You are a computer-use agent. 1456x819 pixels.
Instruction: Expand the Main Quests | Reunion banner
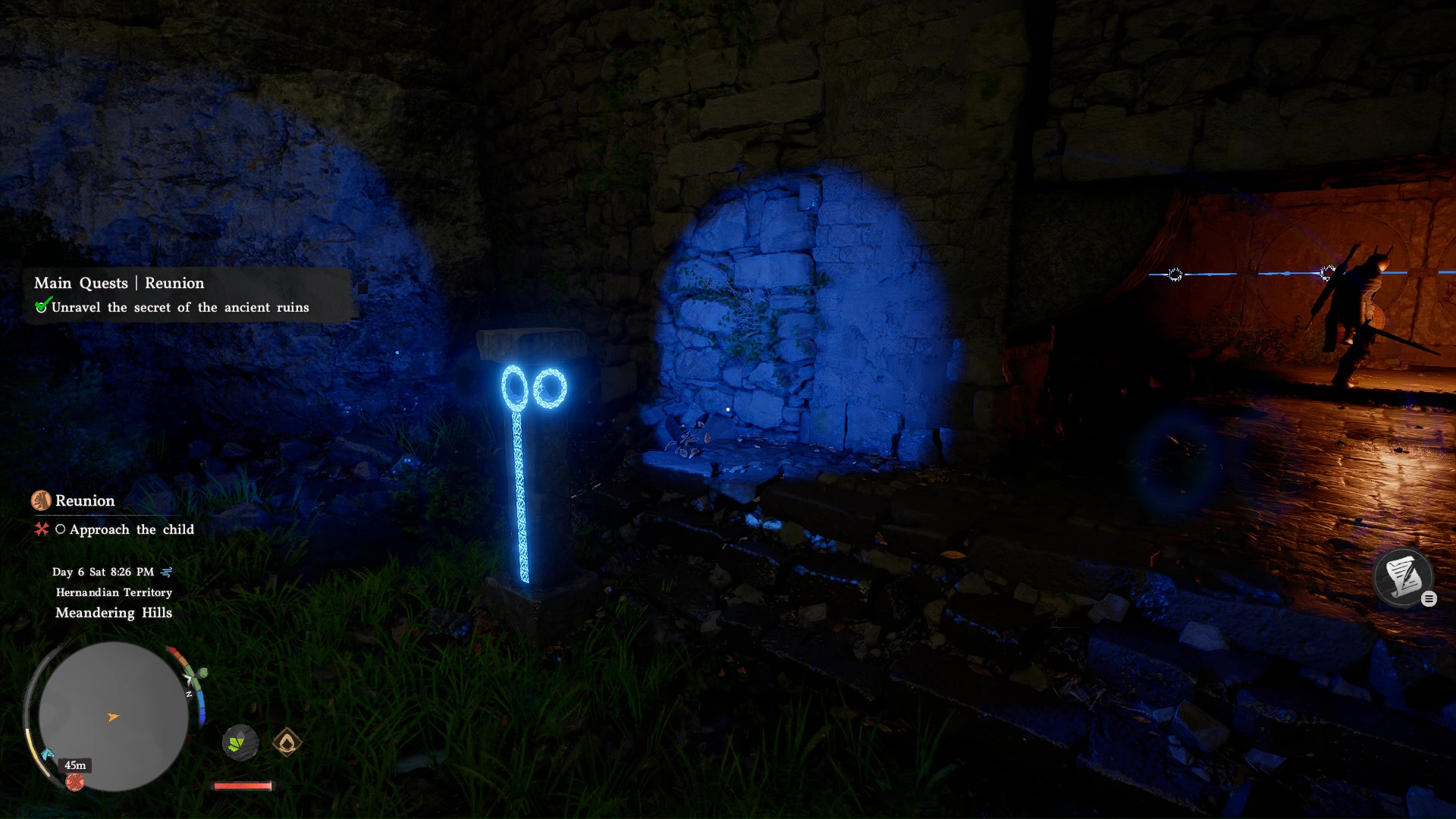click(x=118, y=283)
